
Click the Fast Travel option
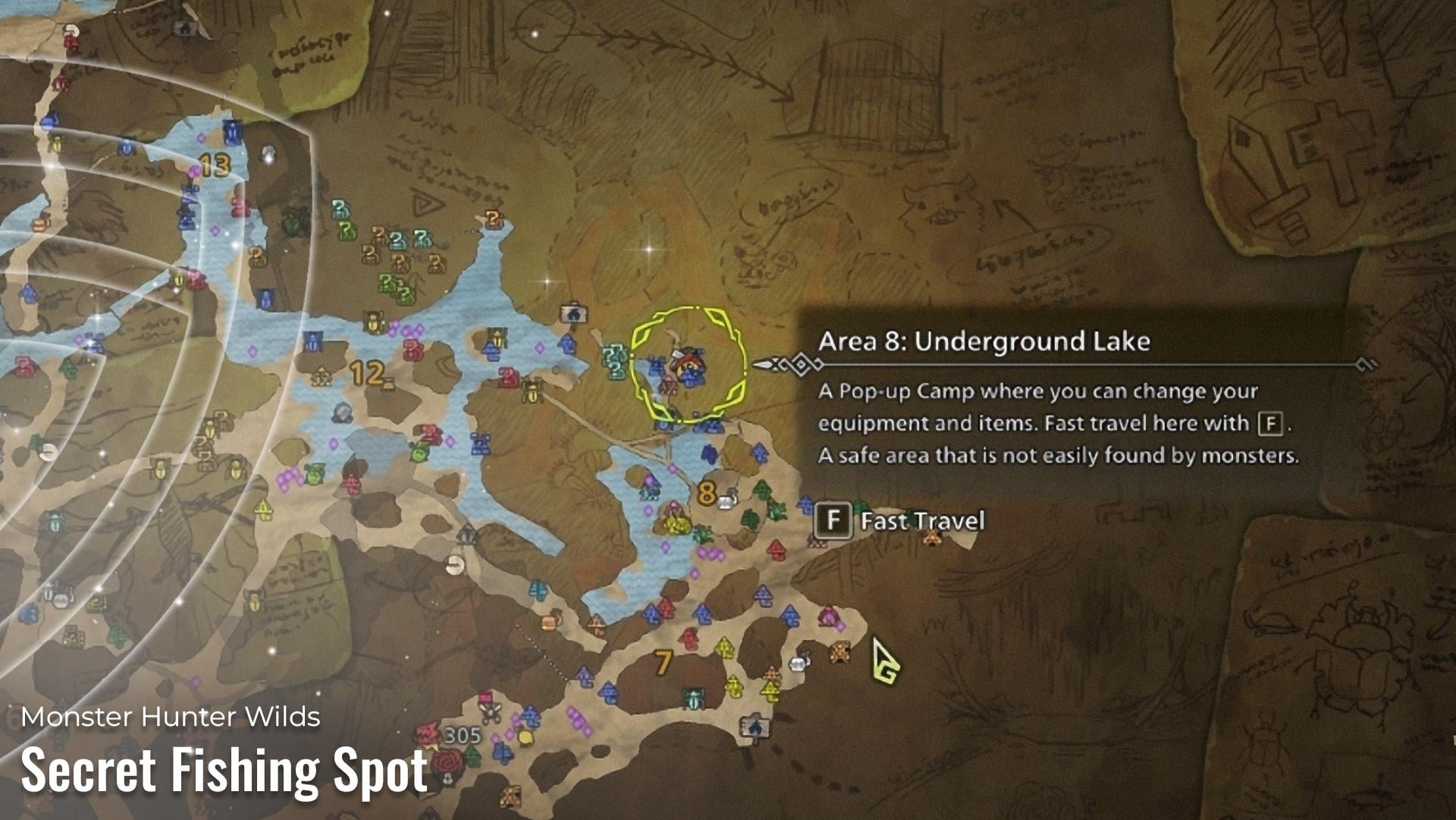click(x=901, y=521)
